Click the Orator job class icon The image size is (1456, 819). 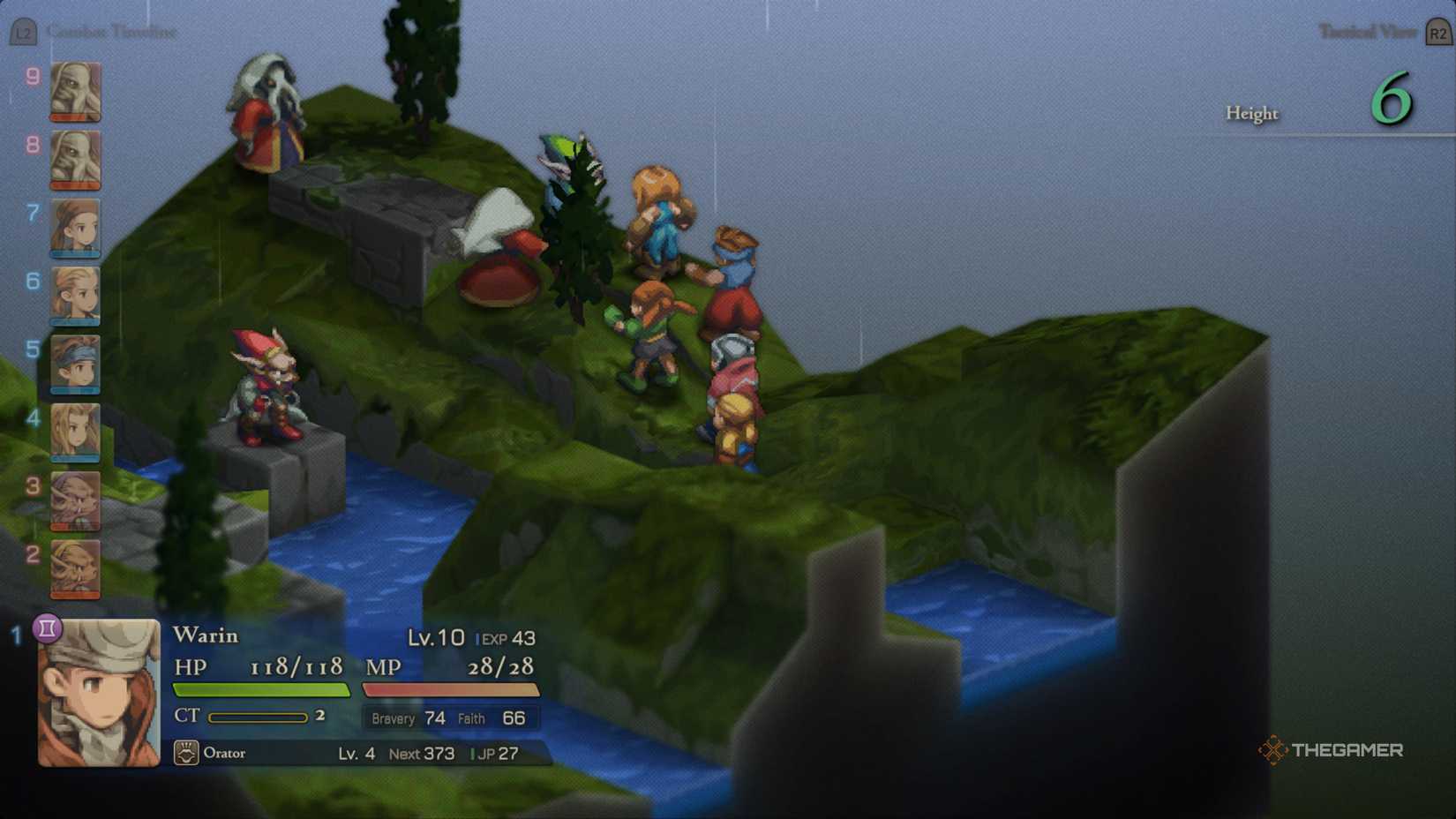tap(188, 753)
